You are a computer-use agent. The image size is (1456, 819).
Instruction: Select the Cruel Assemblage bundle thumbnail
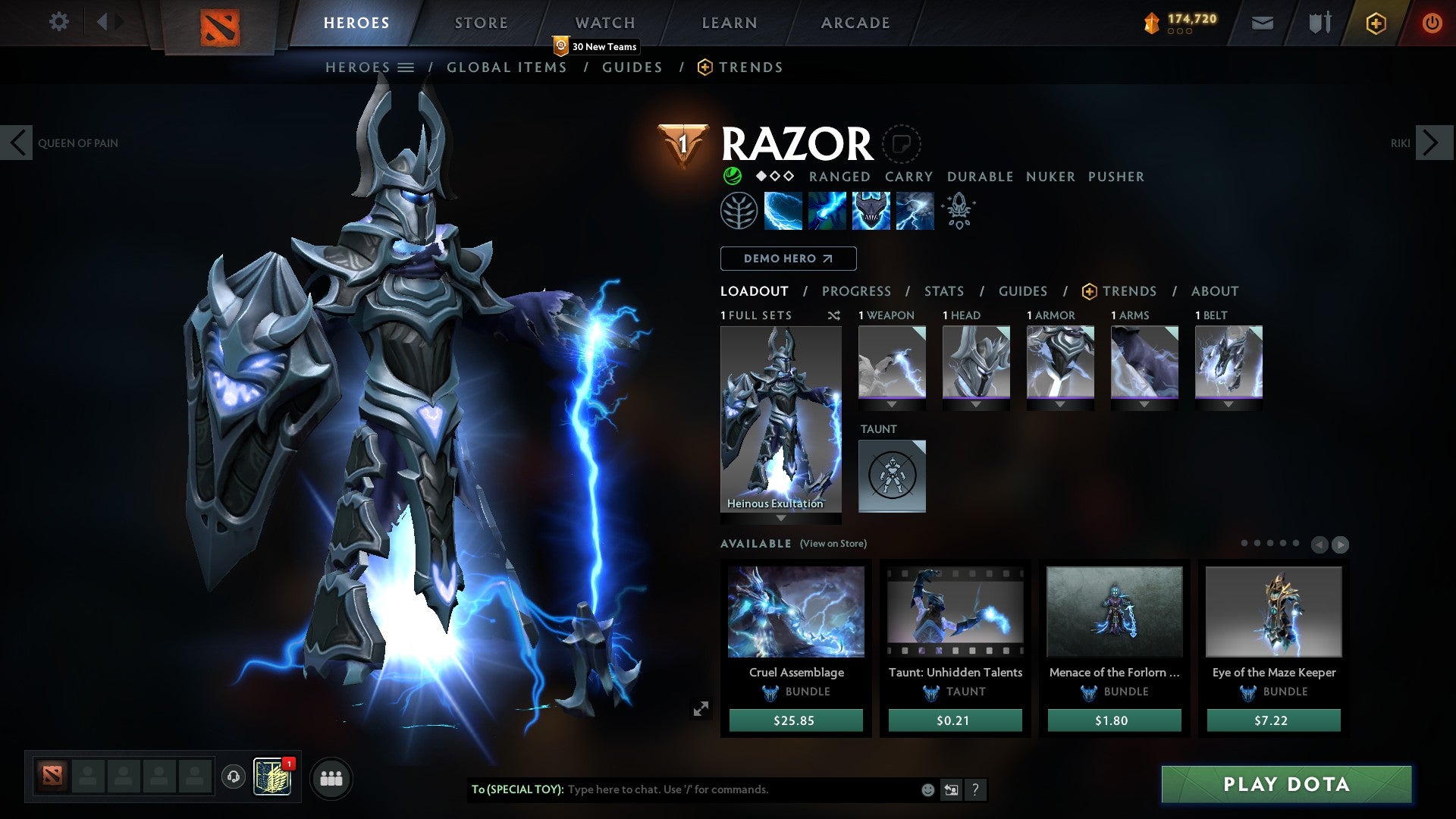(795, 612)
